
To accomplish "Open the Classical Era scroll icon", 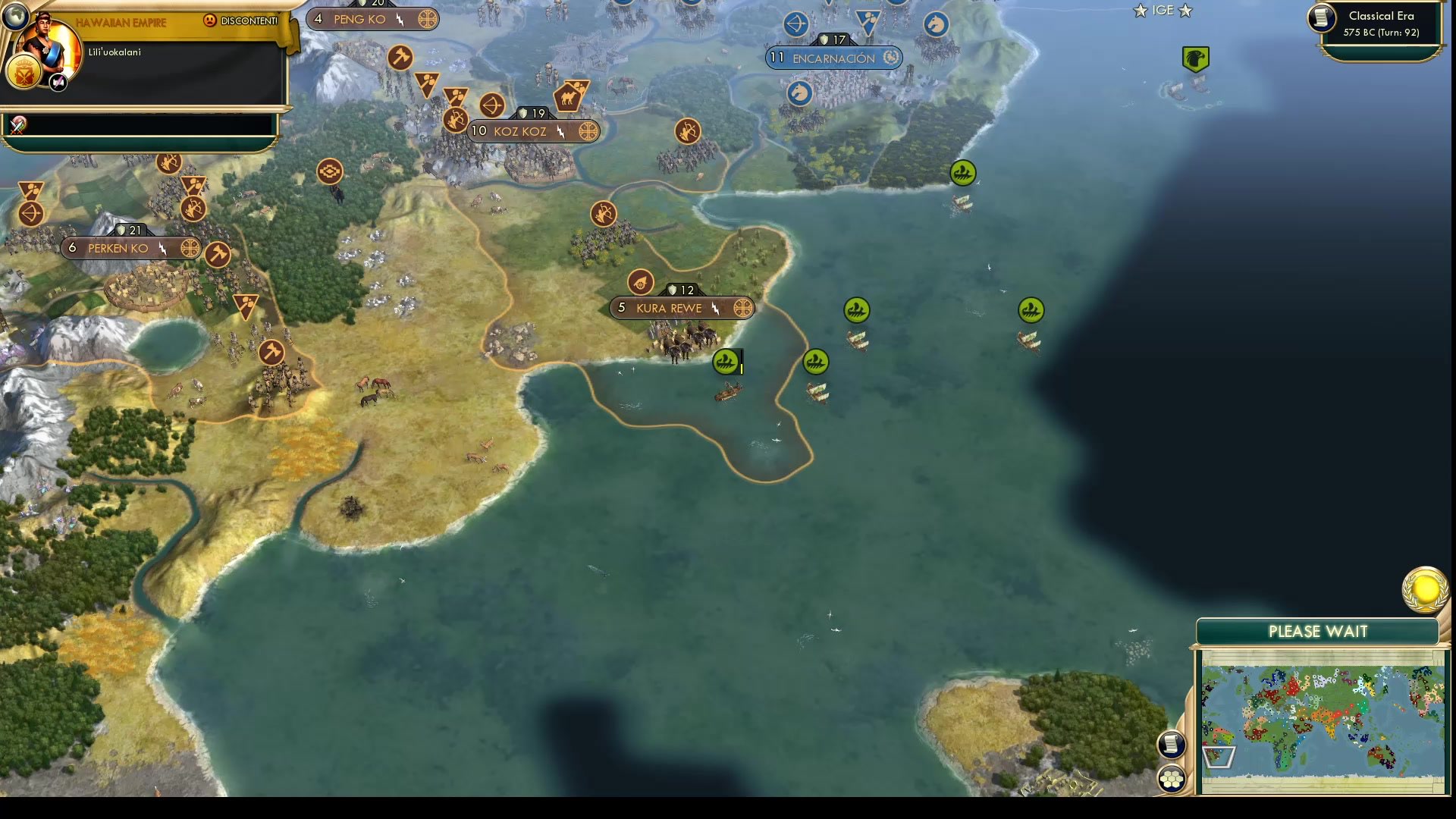I will 1320,19.
